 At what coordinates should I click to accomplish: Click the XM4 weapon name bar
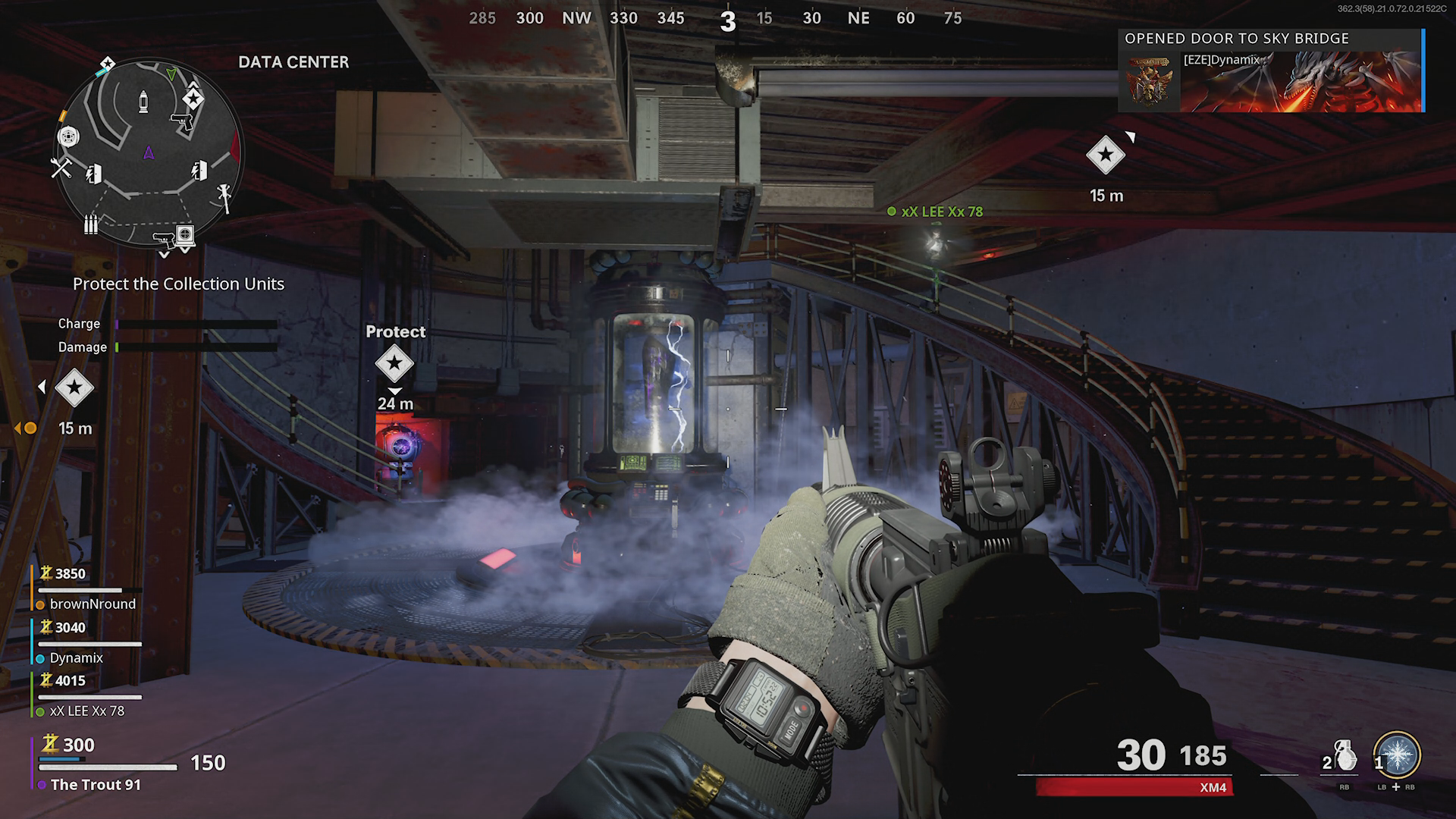tap(1134, 787)
